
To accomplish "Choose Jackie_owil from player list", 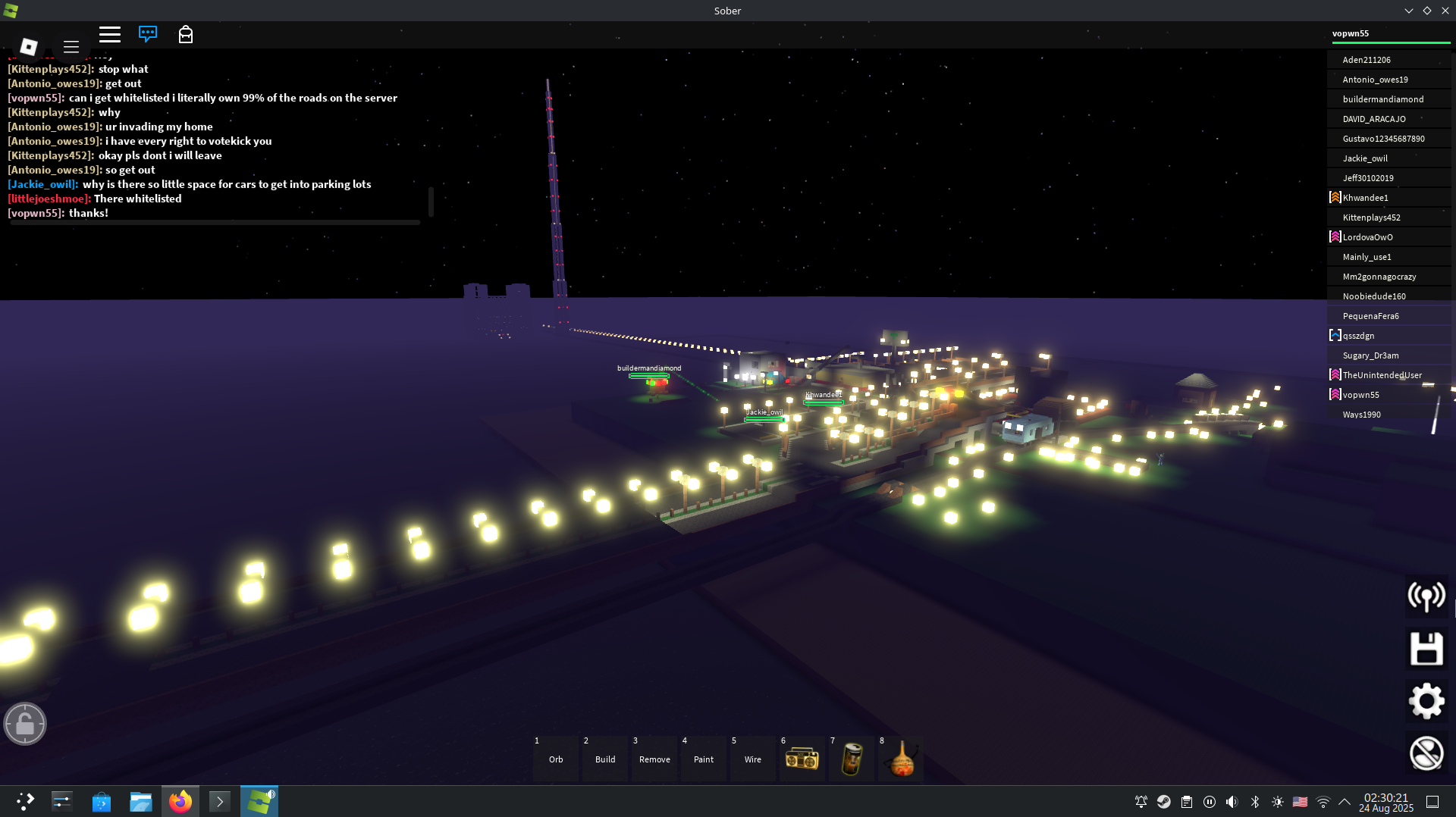I will 1365,158.
